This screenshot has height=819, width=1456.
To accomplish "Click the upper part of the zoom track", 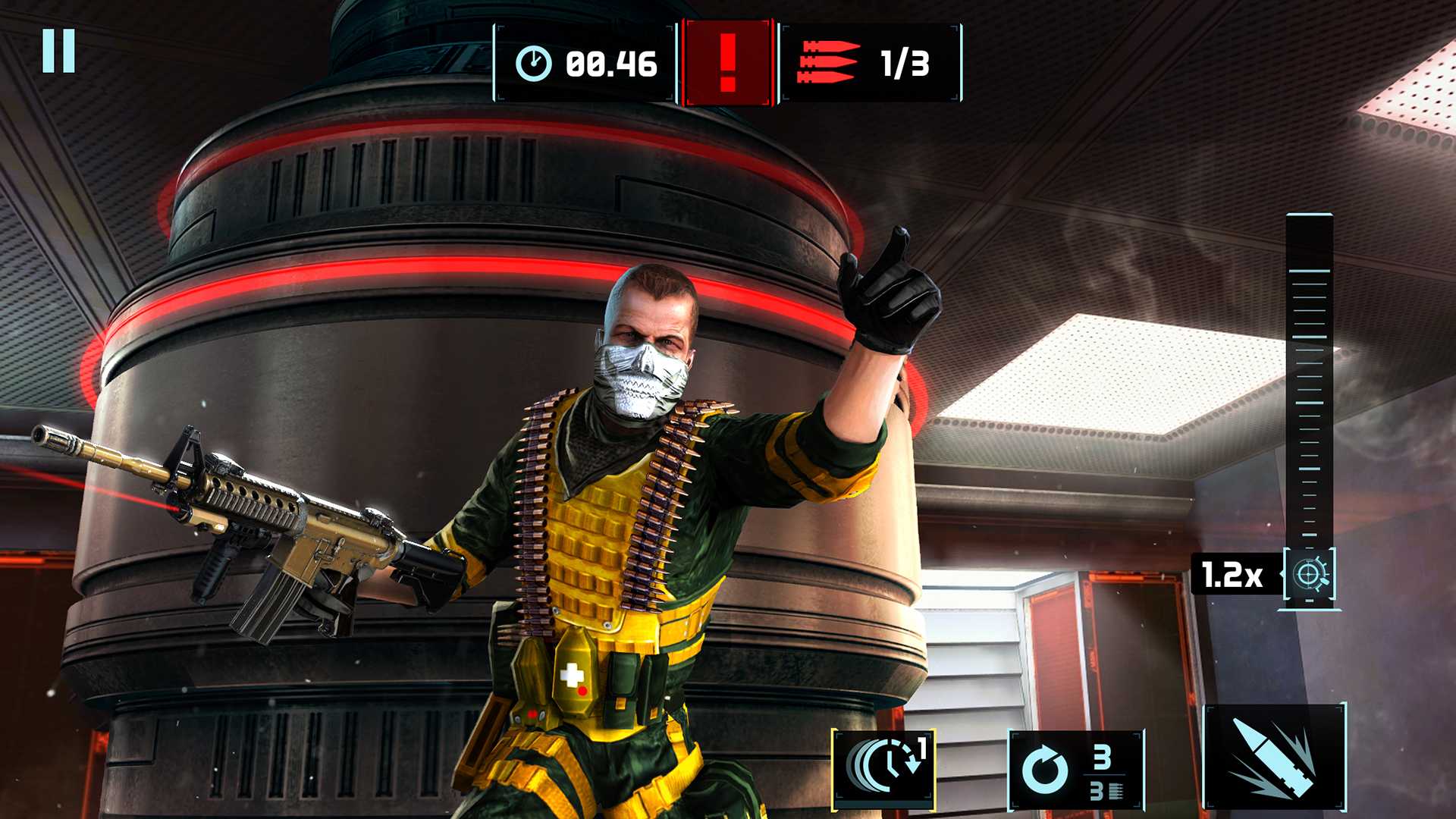I will point(1310,303).
